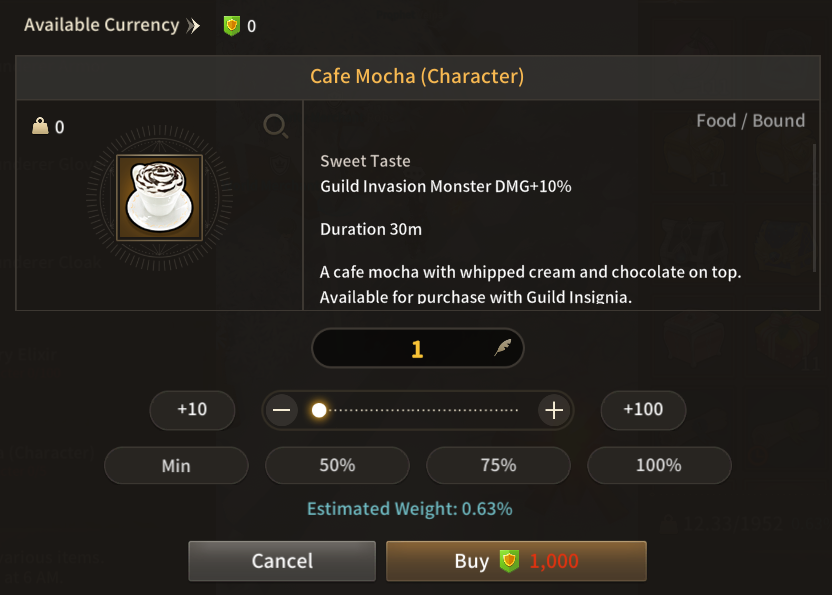Select the quantity input field
Screen dimensions: 832x595
[417, 349]
